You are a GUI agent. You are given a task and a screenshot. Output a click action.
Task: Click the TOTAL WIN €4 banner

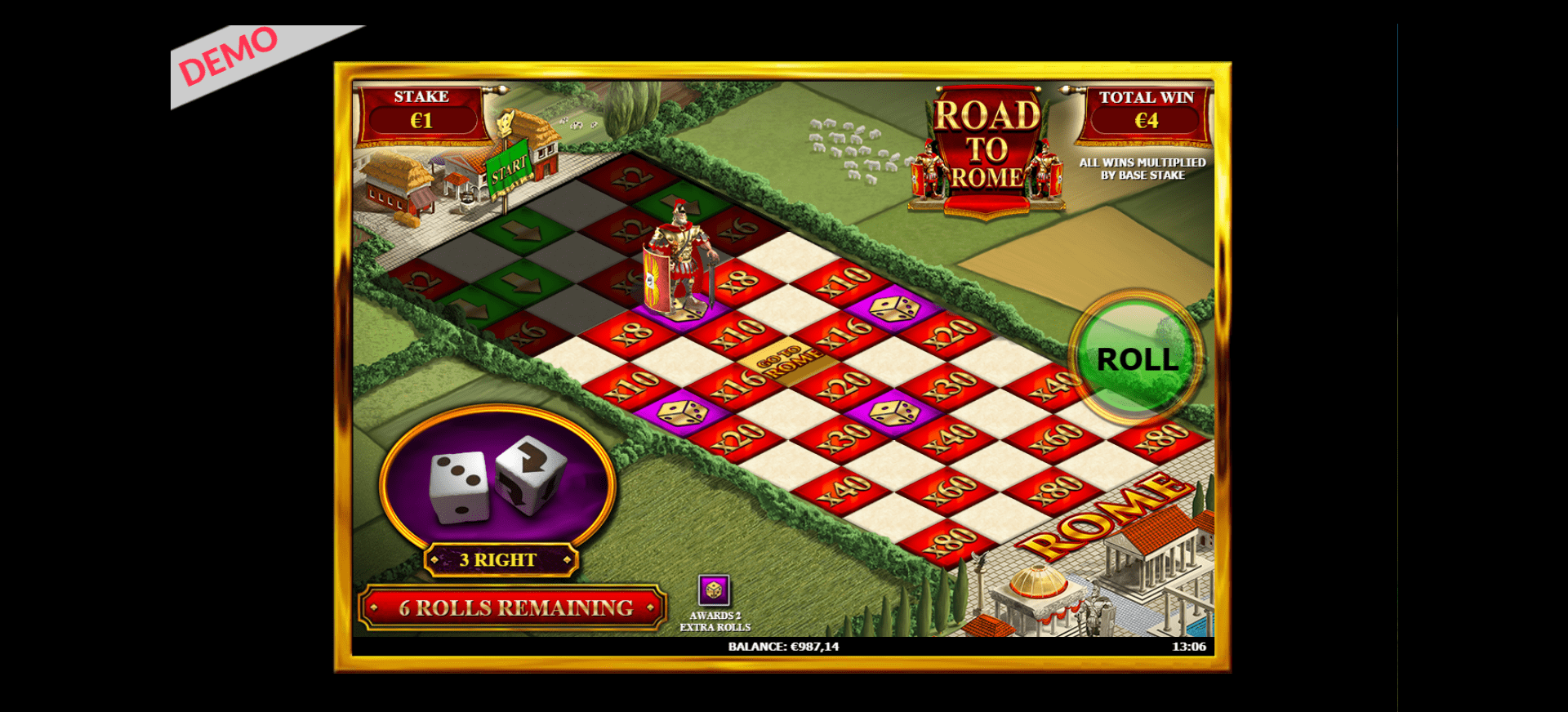(x=1147, y=109)
